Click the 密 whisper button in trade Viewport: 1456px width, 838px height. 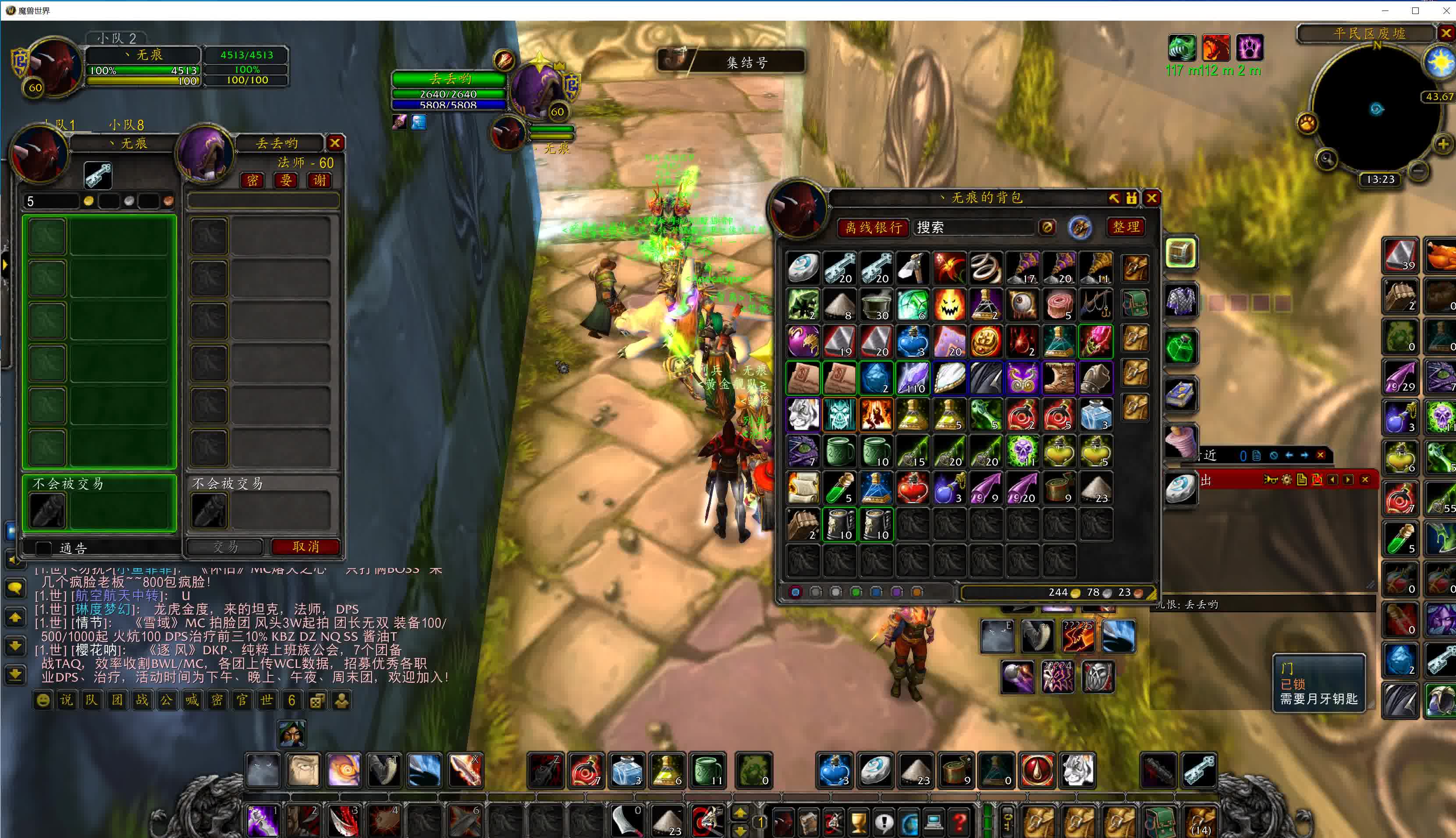pos(252,180)
